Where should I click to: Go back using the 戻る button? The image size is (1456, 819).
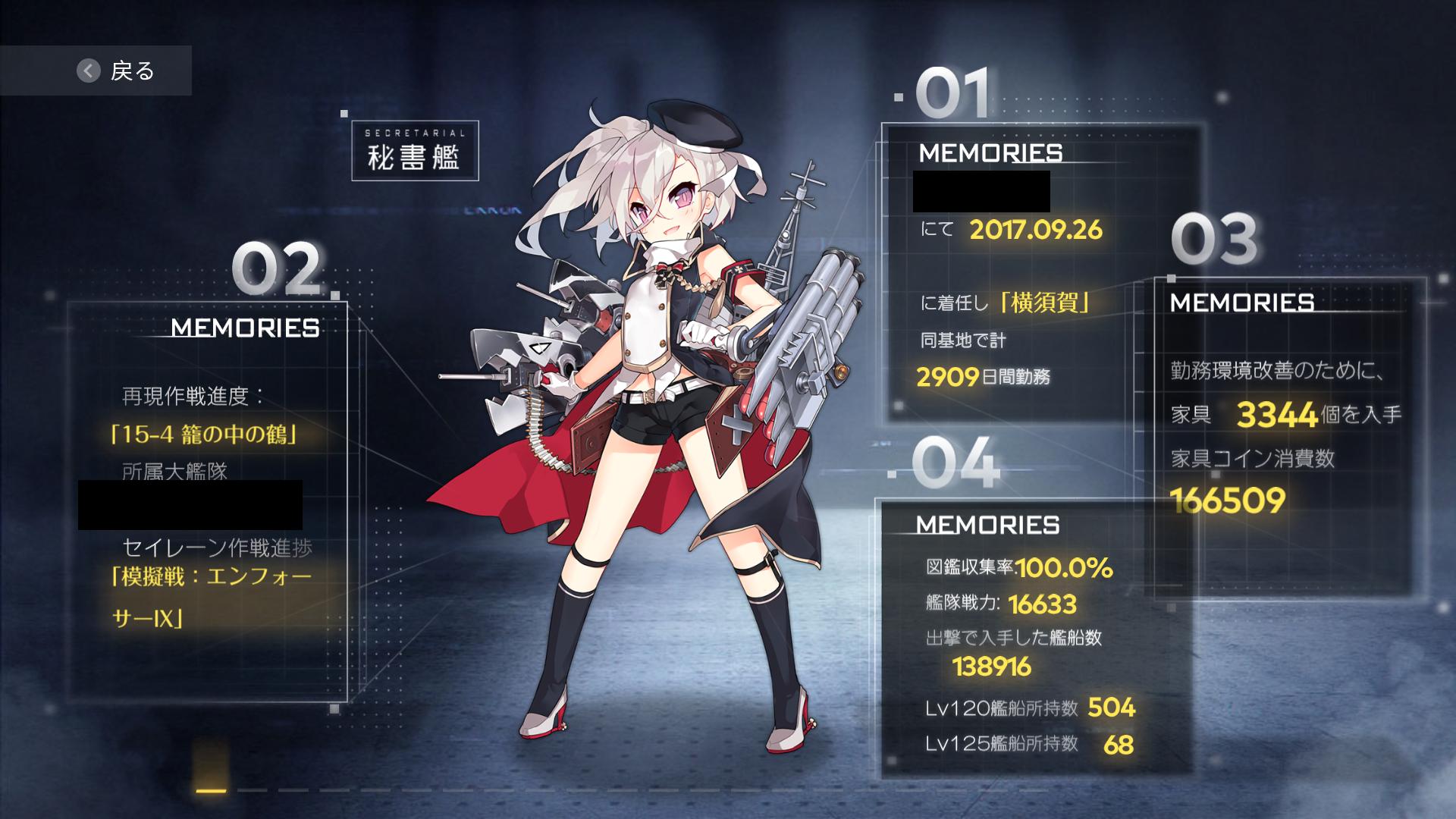(x=115, y=71)
